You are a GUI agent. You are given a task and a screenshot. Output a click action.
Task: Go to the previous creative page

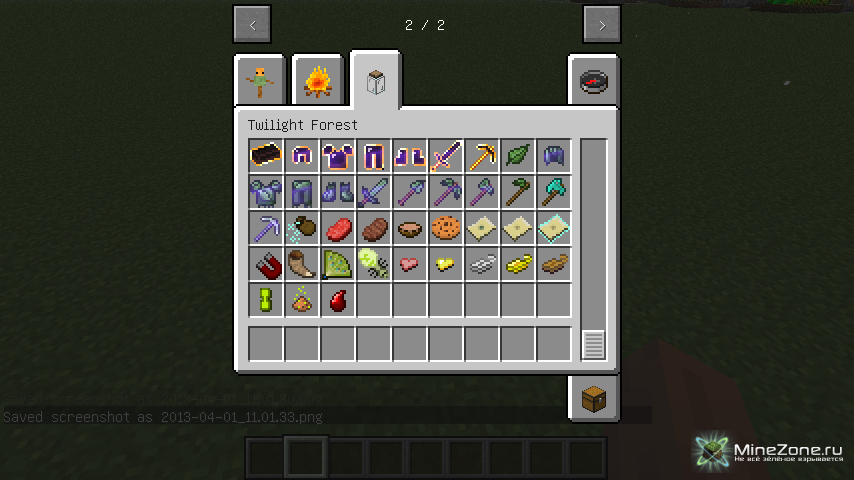[252, 25]
